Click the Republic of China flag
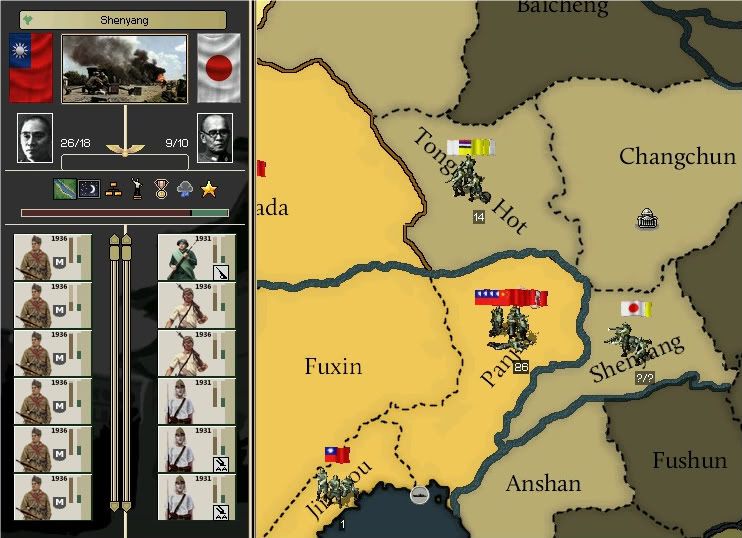The width and height of the screenshot is (742, 538). click(30, 68)
